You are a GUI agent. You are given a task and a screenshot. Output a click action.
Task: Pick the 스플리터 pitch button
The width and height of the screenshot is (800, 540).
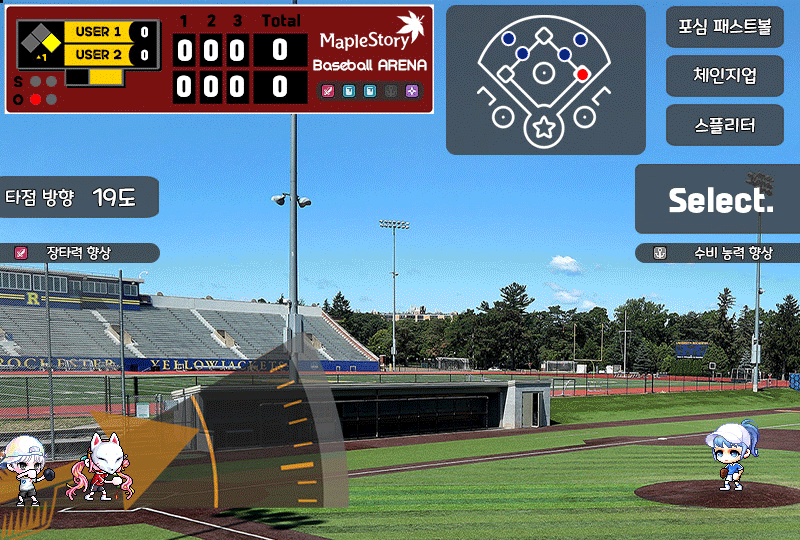(725, 125)
